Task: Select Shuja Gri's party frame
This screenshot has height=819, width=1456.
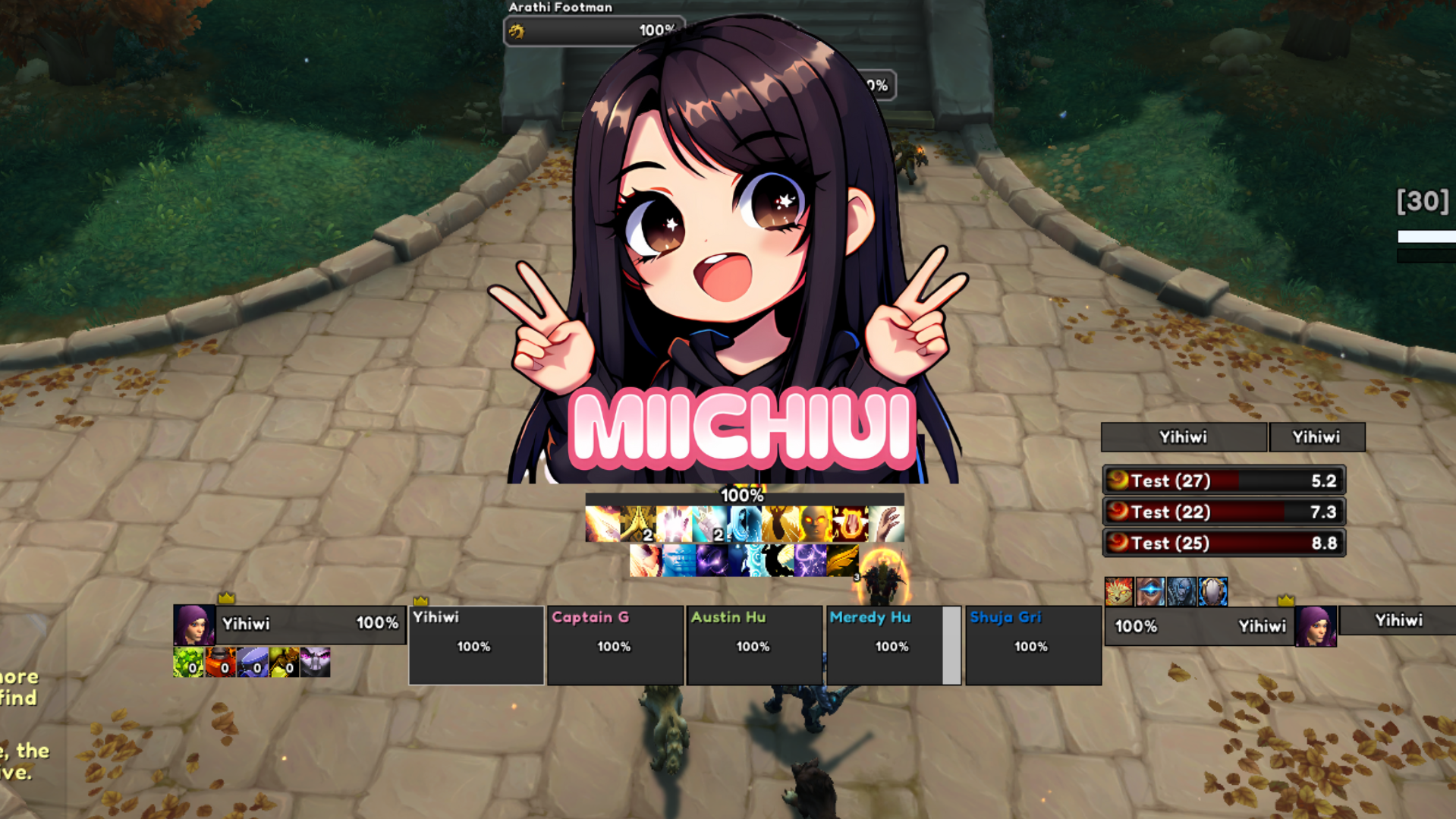Action: (x=1032, y=645)
